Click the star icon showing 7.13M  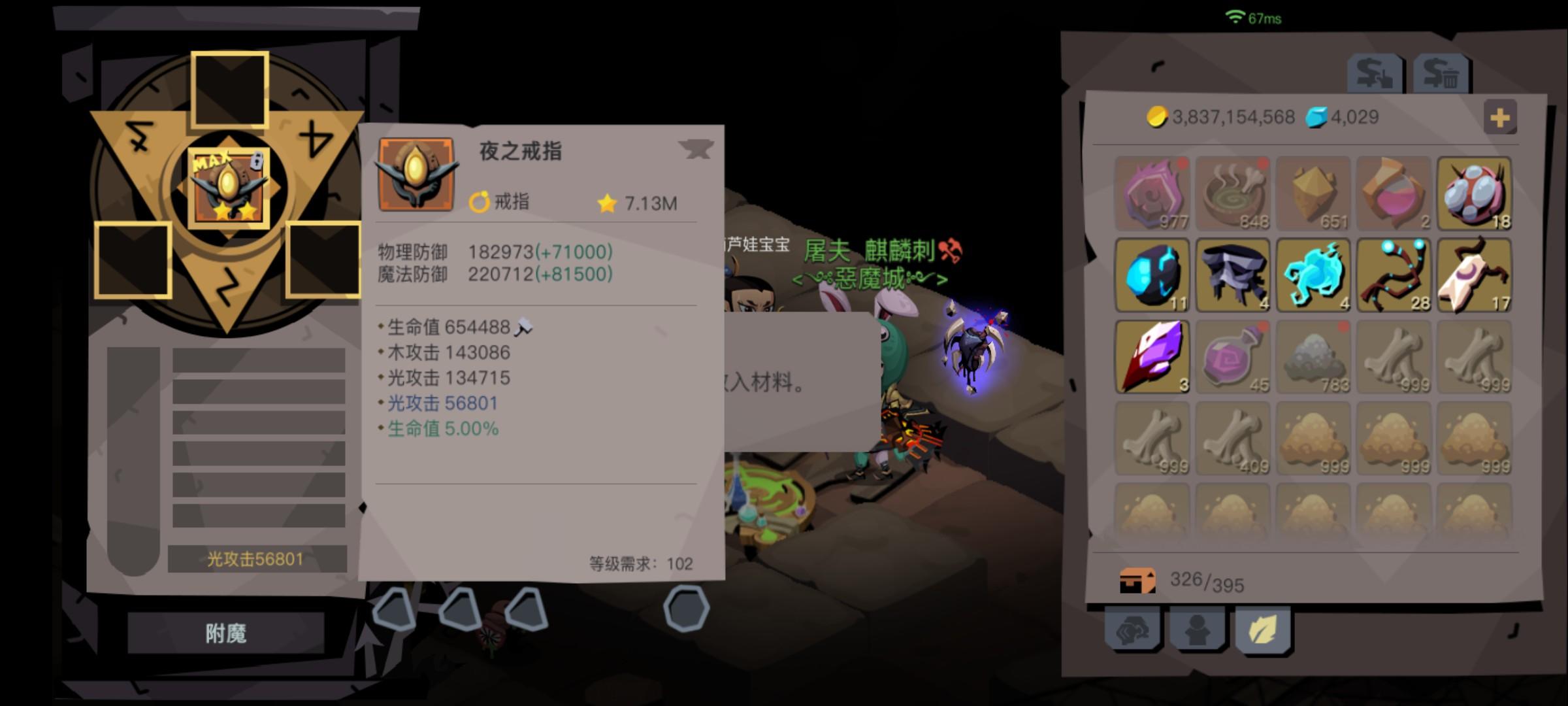(x=607, y=203)
